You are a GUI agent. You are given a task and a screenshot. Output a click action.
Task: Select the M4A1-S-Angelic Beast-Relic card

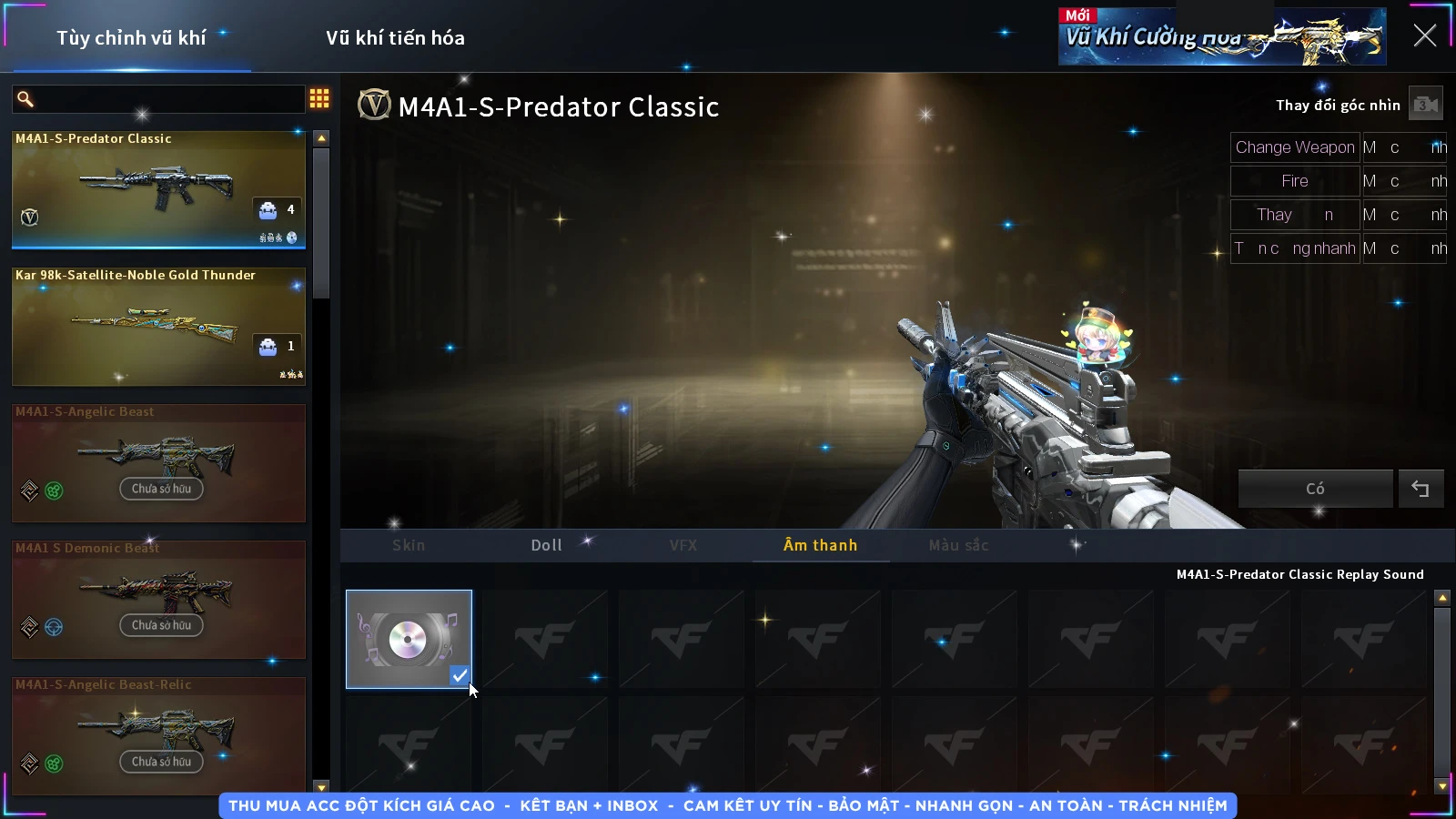pos(158,735)
